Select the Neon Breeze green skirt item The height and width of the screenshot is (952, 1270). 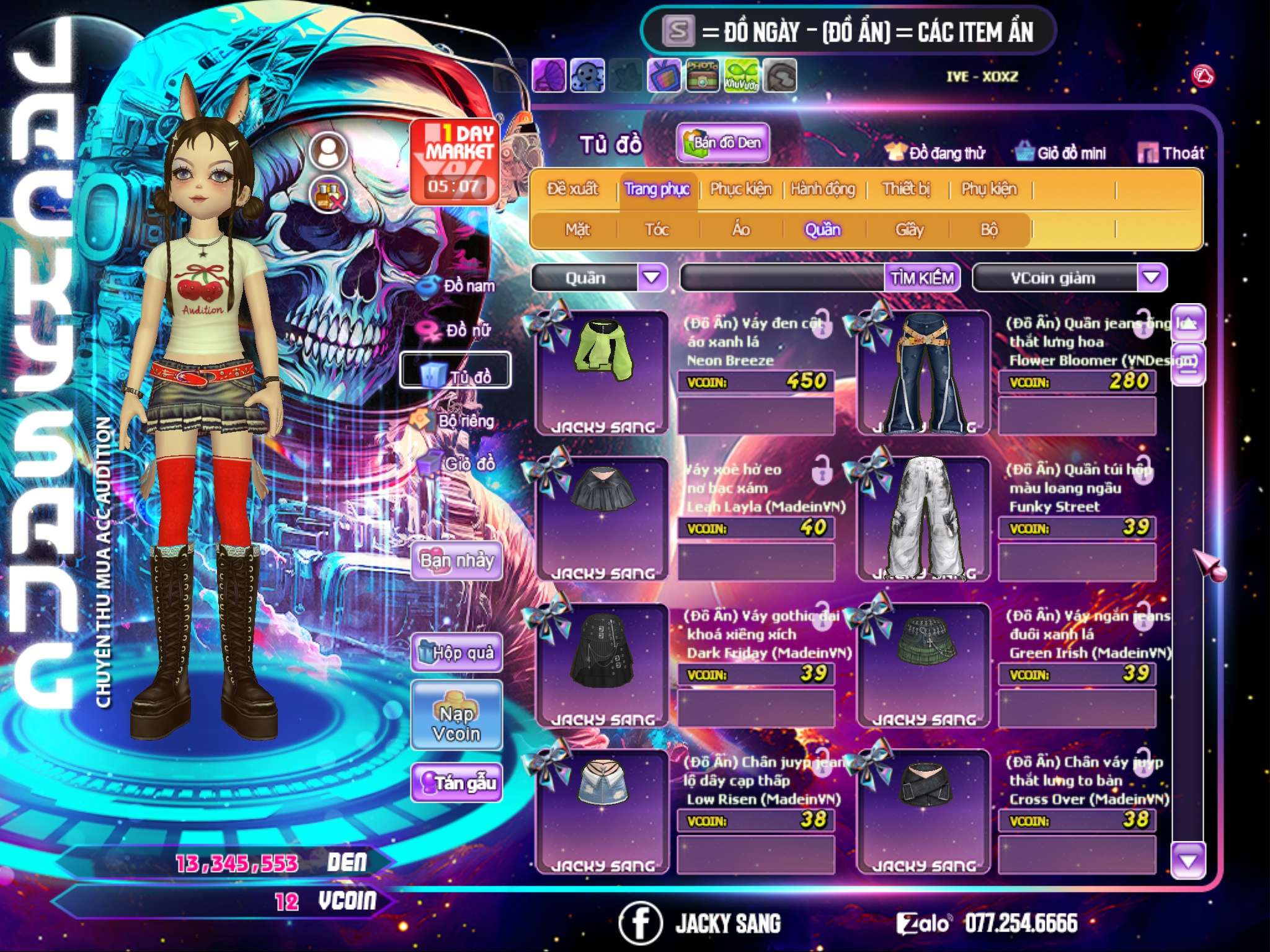tap(603, 372)
